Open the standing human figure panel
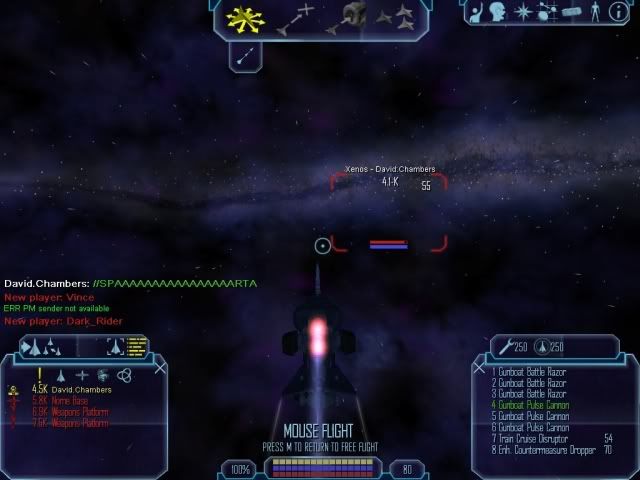Screen dimensions: 640x480 pos(597,14)
